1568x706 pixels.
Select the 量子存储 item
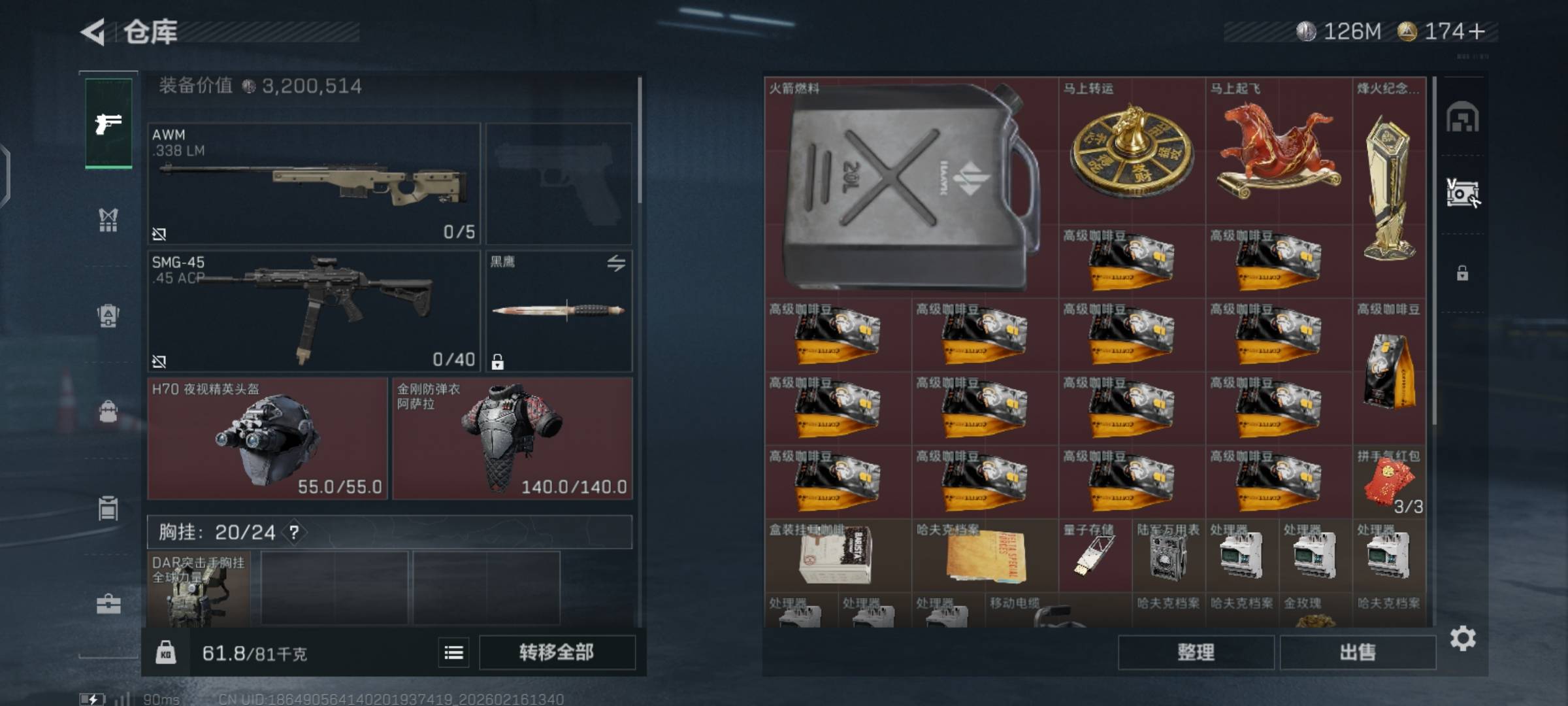1094,556
